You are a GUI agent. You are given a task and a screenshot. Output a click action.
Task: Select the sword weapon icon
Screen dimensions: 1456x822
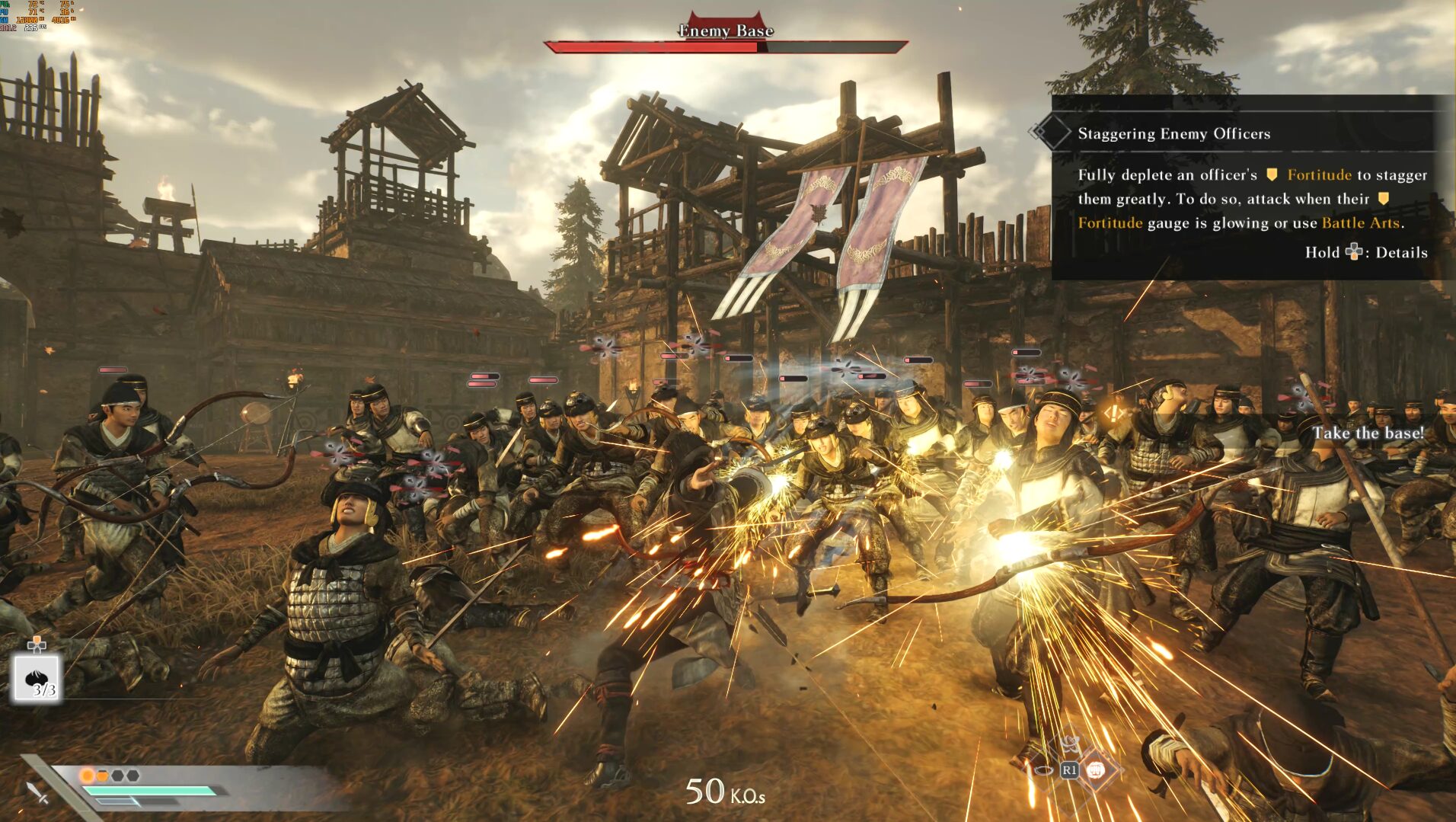point(37,793)
